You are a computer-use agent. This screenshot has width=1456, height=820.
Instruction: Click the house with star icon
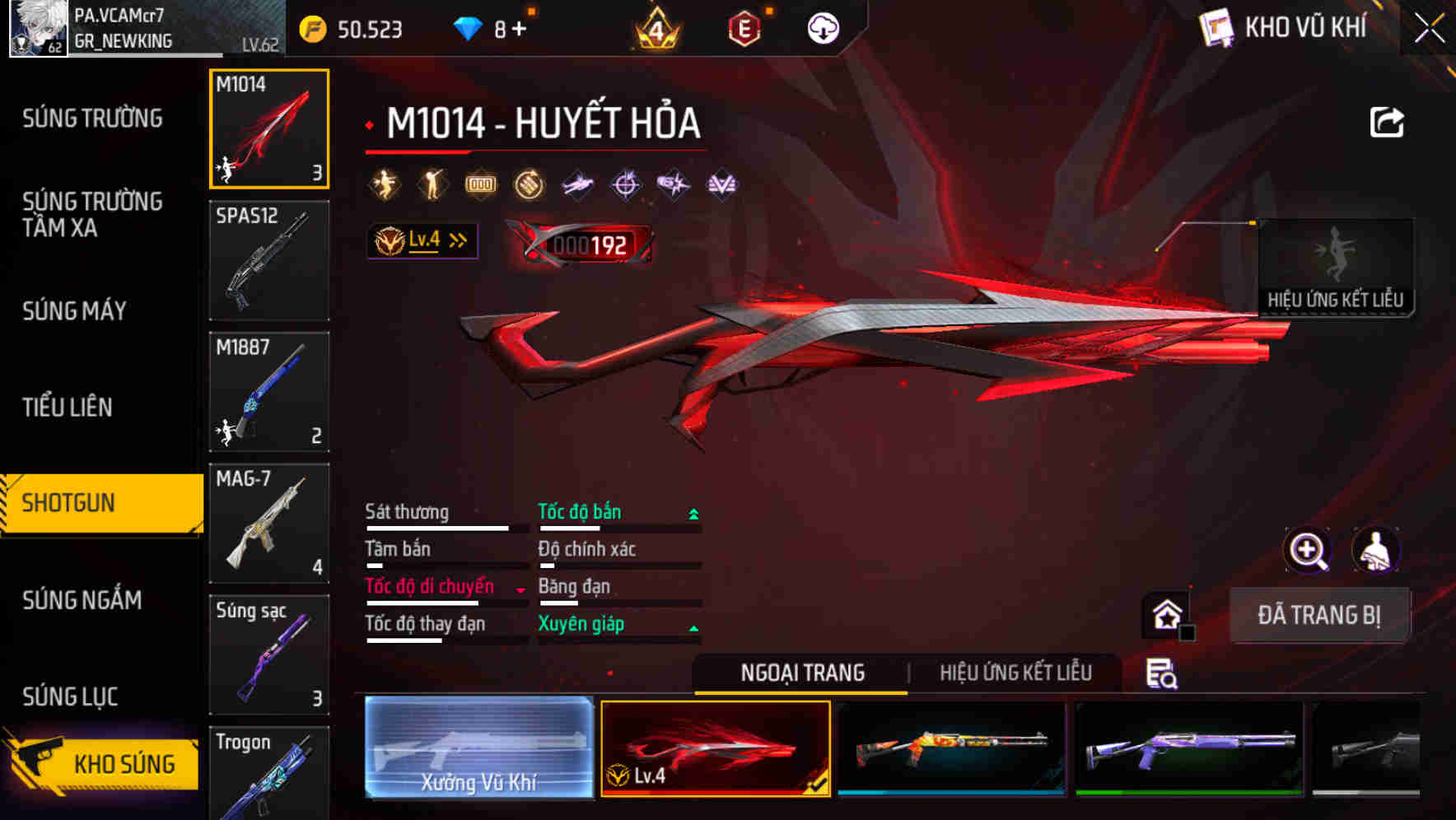(x=1164, y=613)
